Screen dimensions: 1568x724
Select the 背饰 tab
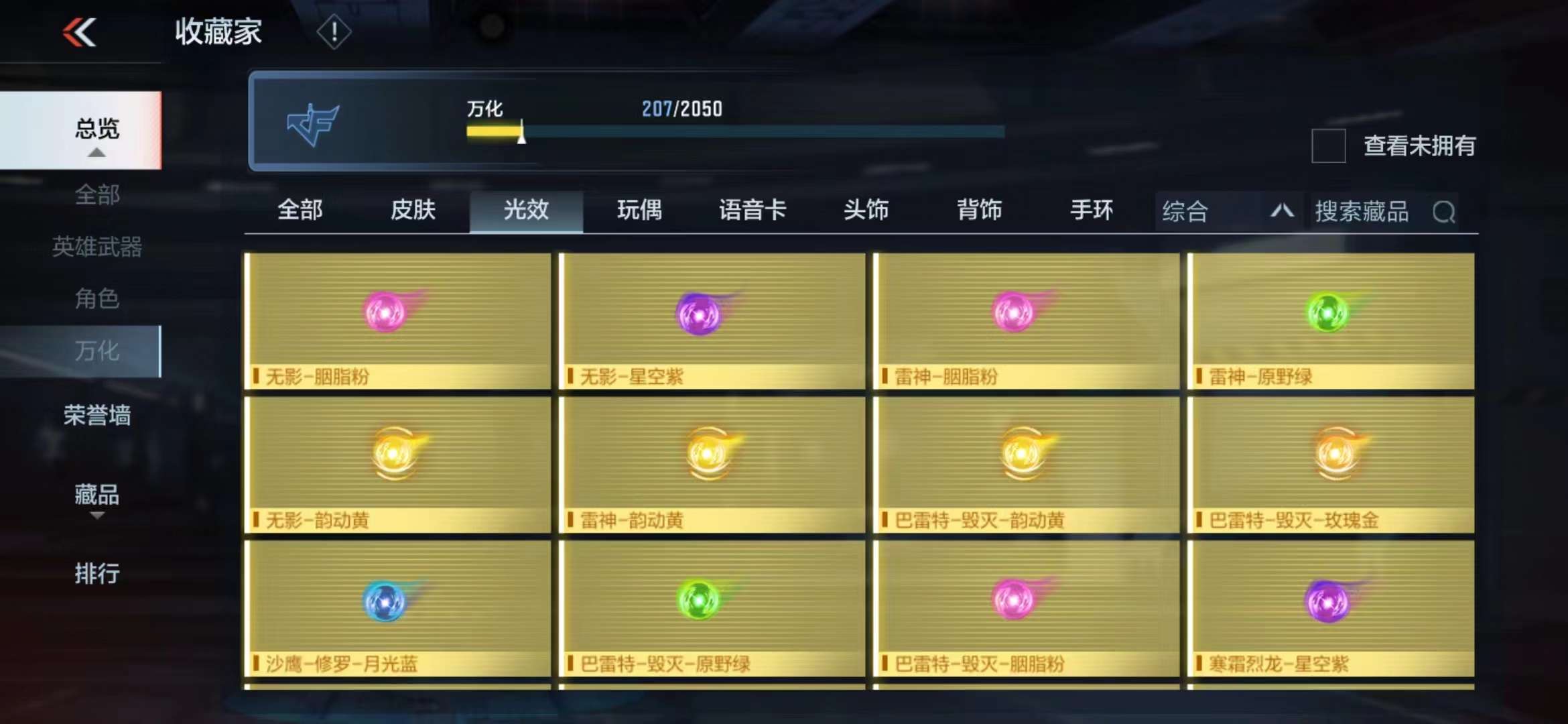click(979, 210)
